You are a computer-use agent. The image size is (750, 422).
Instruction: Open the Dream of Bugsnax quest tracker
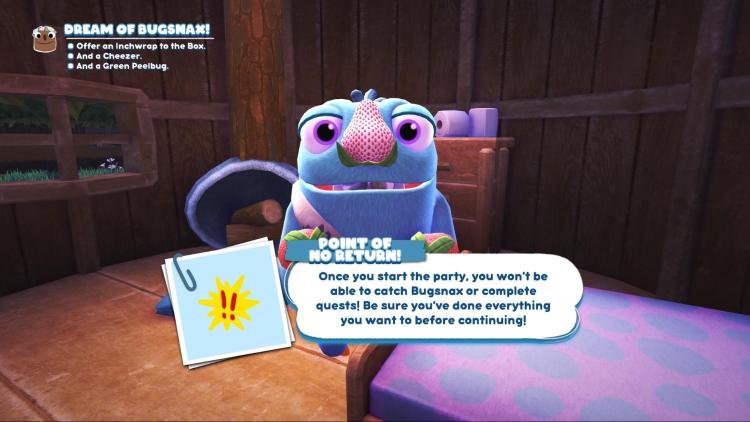(137, 31)
